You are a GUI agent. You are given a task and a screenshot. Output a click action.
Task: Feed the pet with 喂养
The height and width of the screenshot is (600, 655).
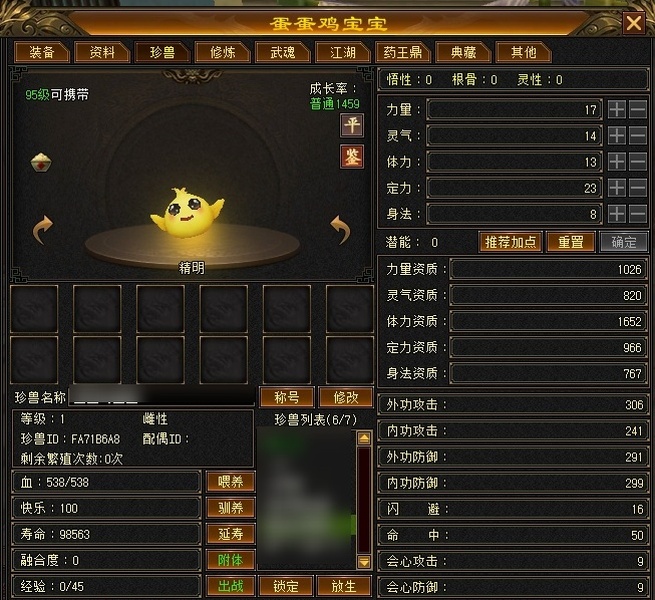tap(230, 482)
